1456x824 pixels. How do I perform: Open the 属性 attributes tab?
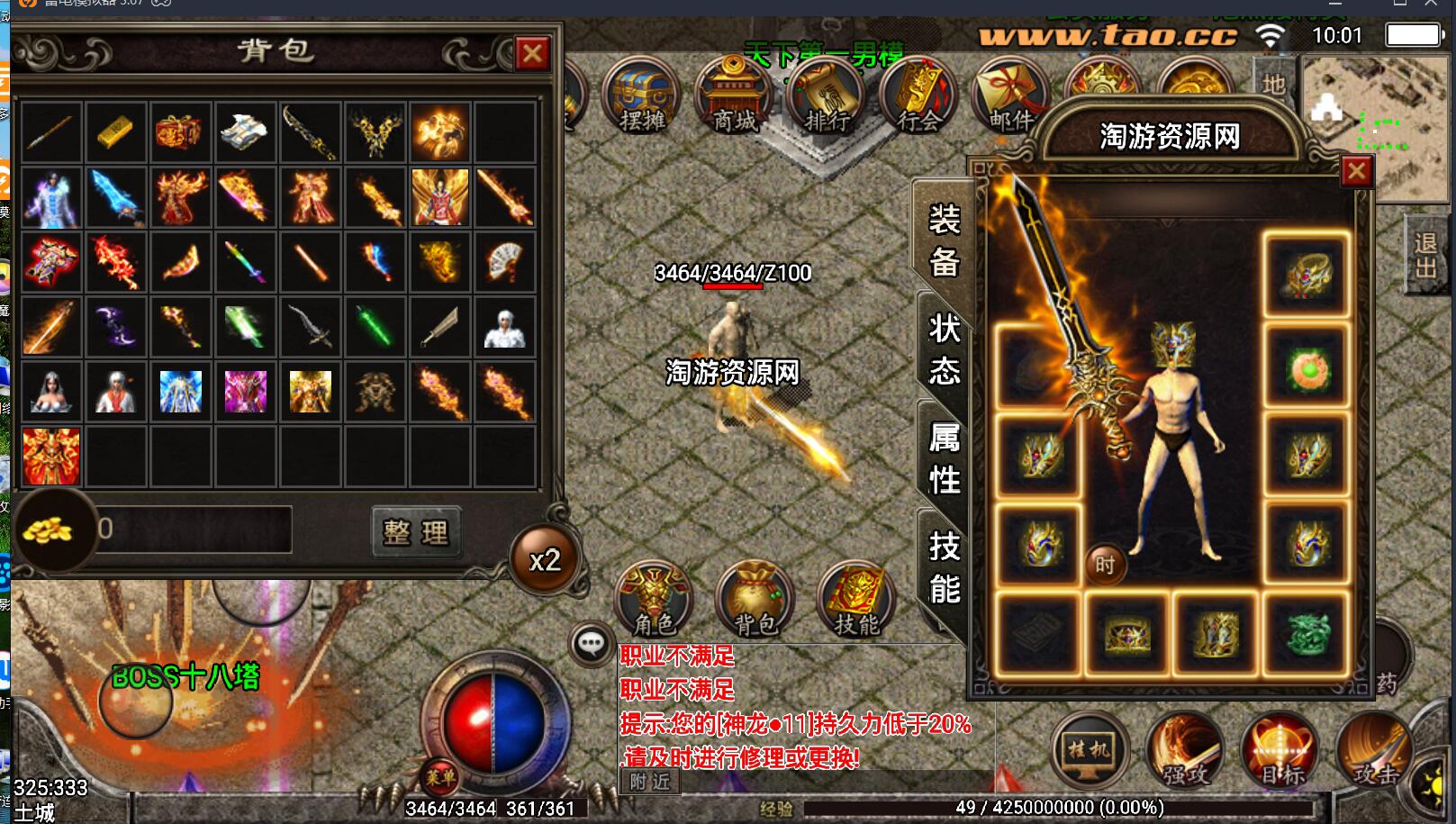pos(944,458)
